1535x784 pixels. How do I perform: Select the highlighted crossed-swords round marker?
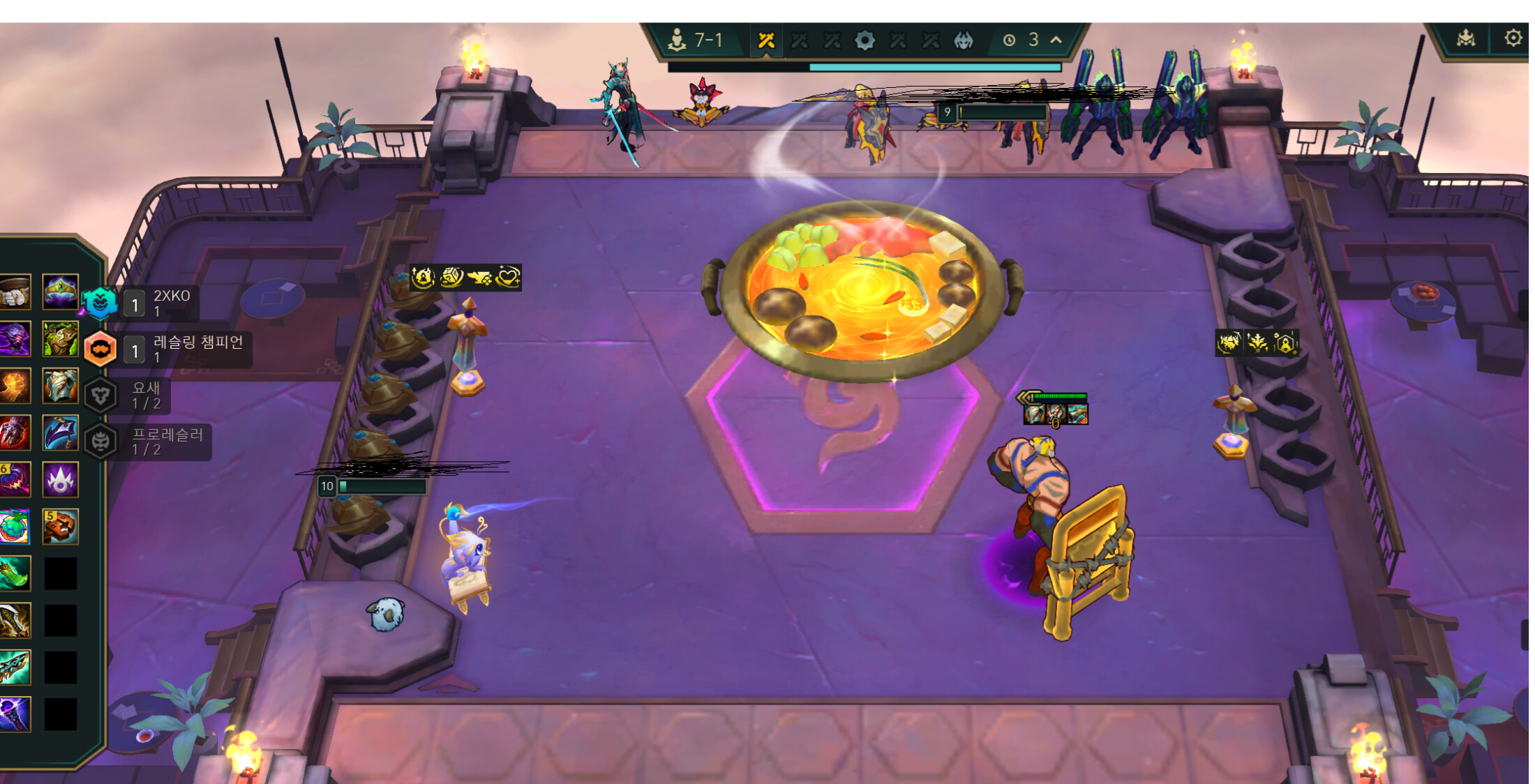coord(766,40)
